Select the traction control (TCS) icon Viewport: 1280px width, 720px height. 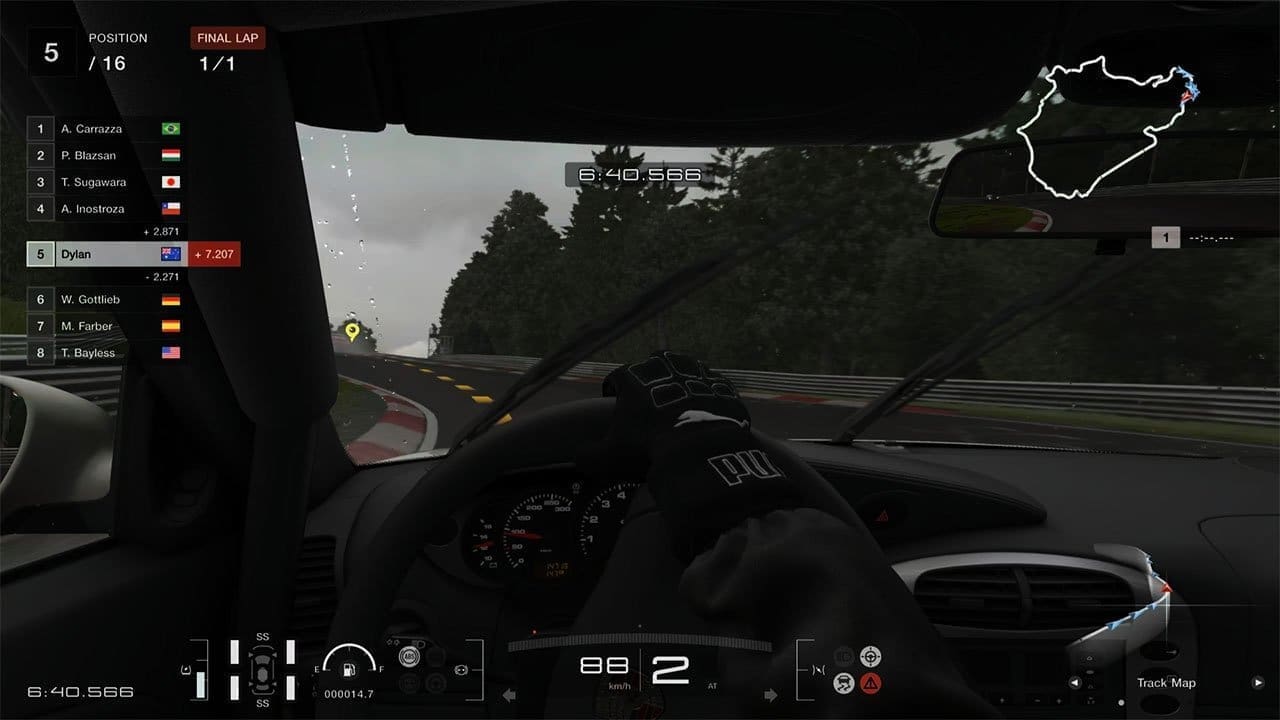(x=844, y=682)
